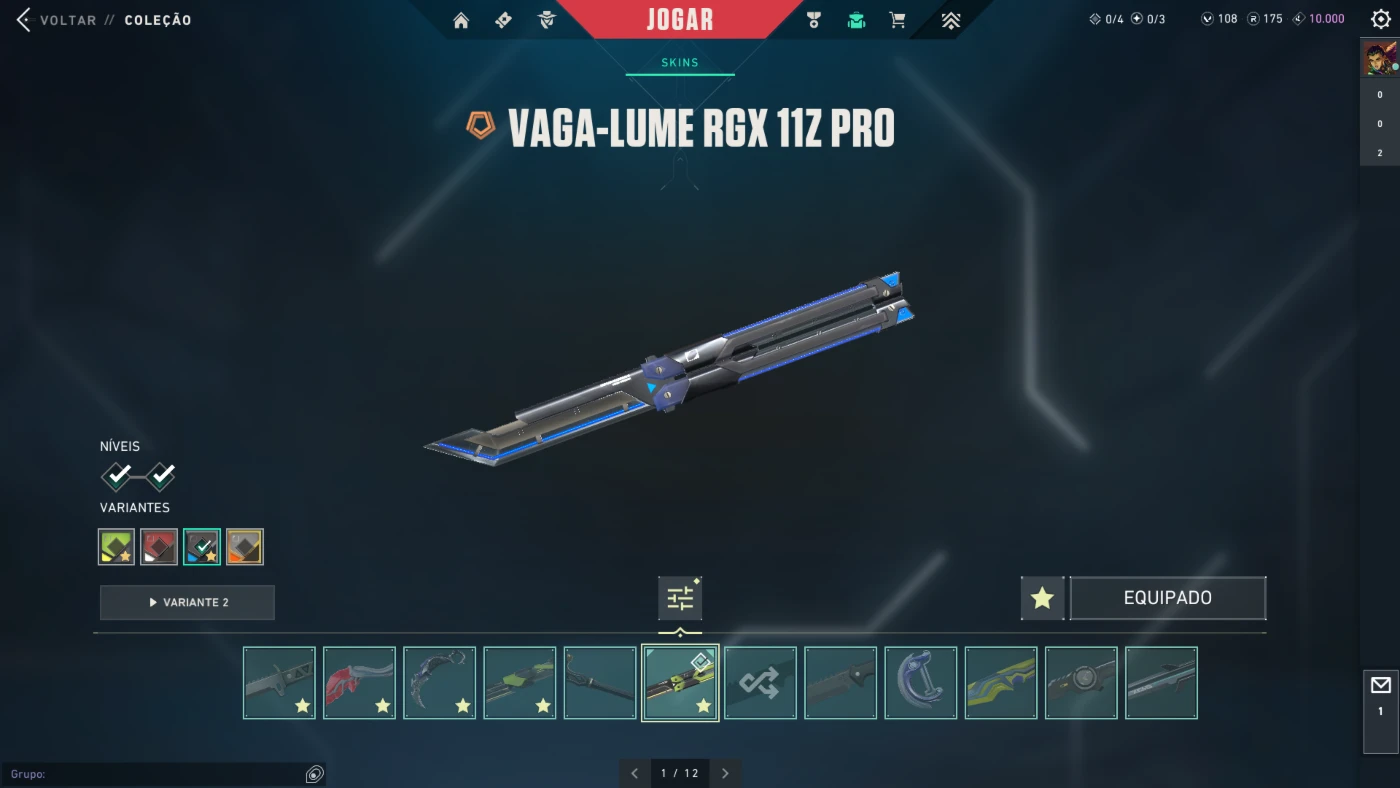Select the player avatar portrait
This screenshot has height=788, width=1400.
(x=1380, y=59)
